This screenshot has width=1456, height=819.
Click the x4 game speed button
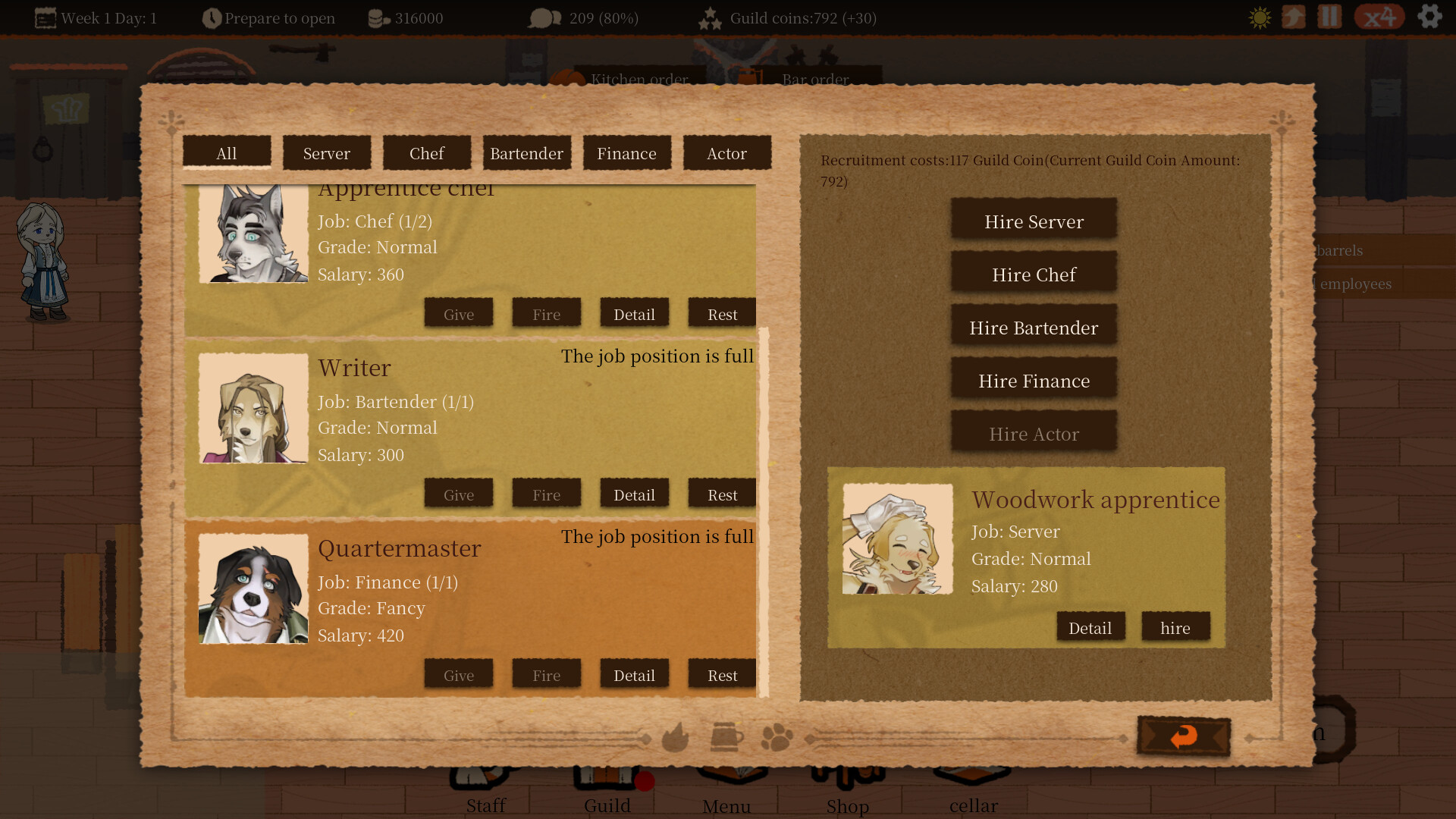click(1380, 17)
